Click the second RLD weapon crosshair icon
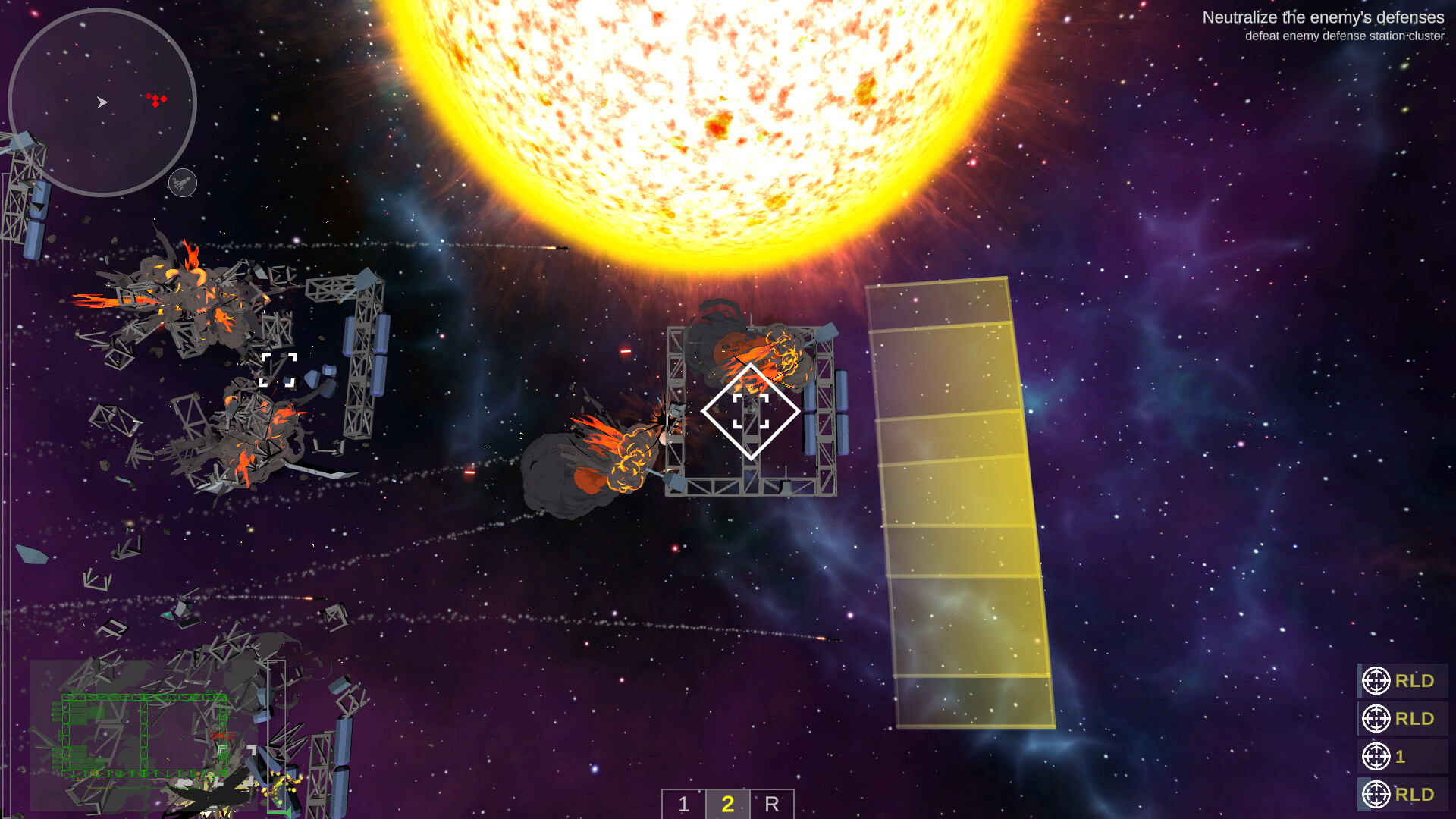 (x=1377, y=718)
